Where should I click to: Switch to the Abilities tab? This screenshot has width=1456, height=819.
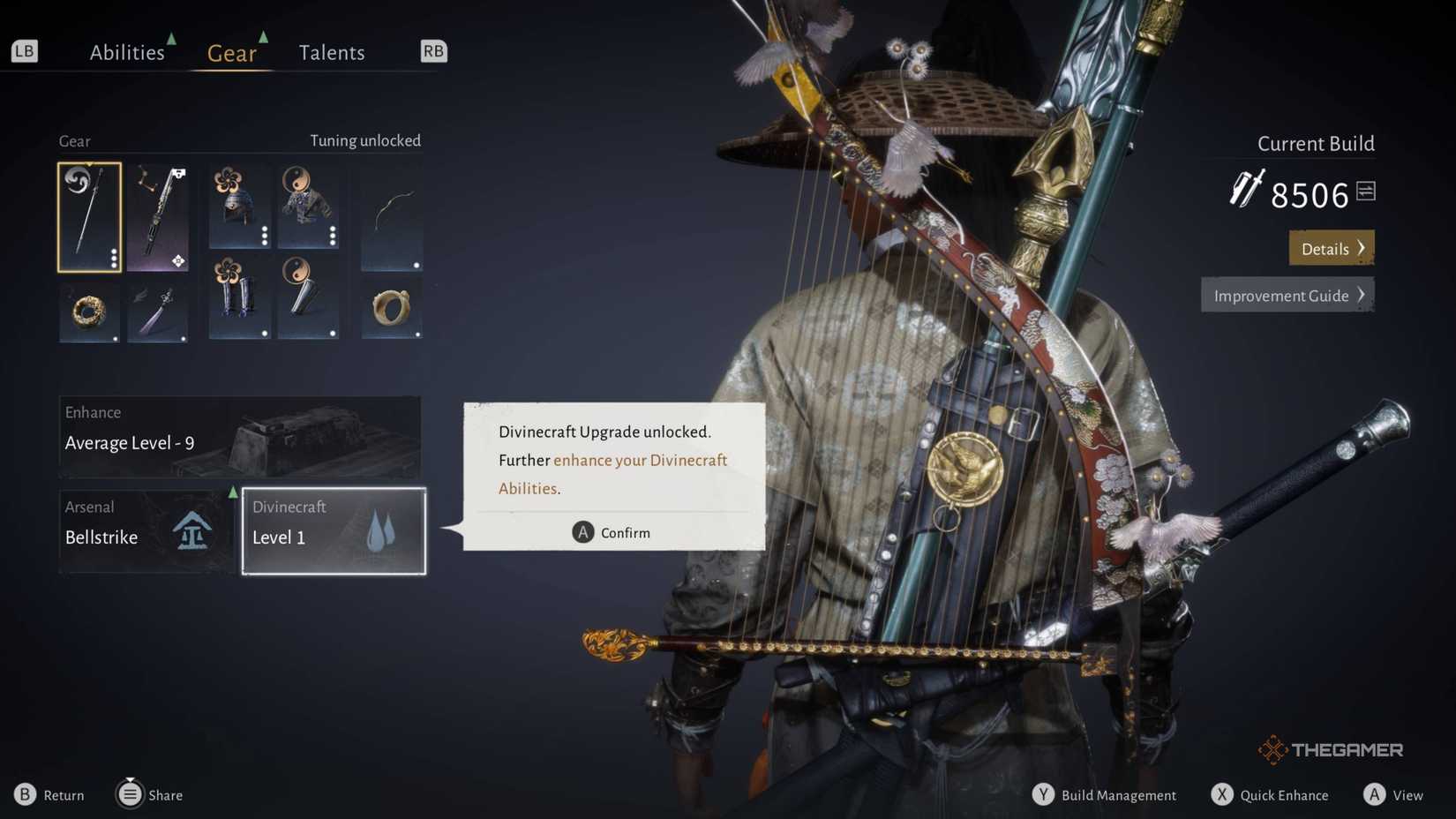point(127,53)
